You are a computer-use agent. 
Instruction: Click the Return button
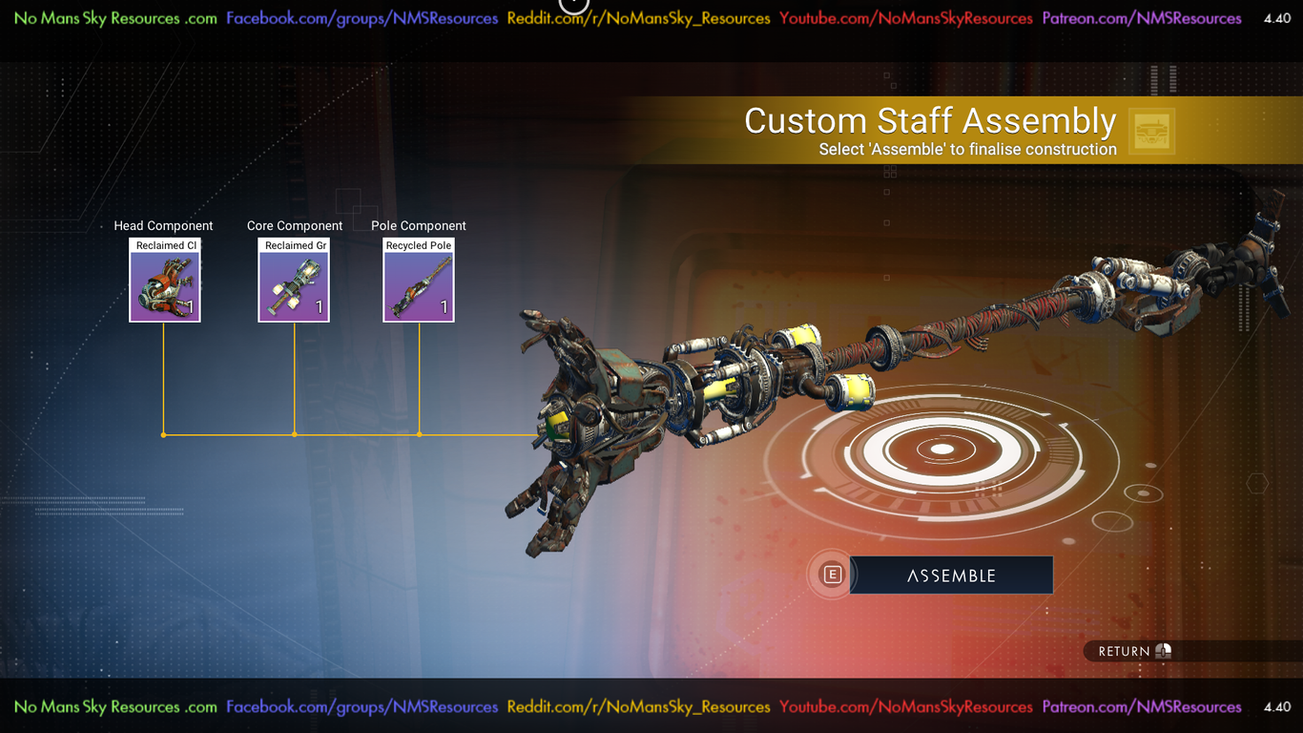click(1134, 651)
